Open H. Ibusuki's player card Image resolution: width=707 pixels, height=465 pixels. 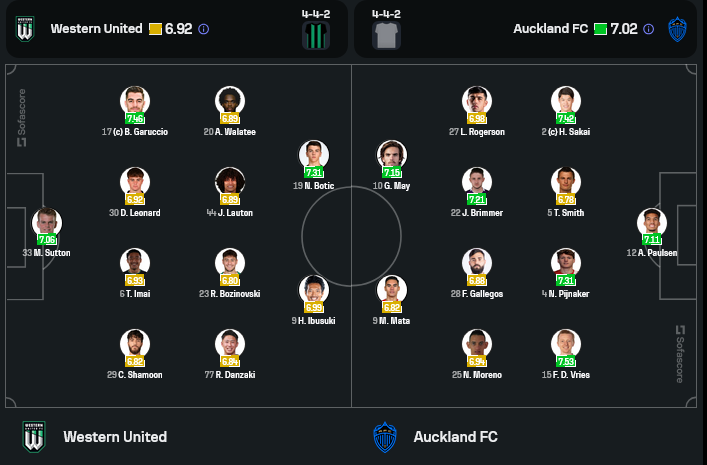(x=314, y=291)
